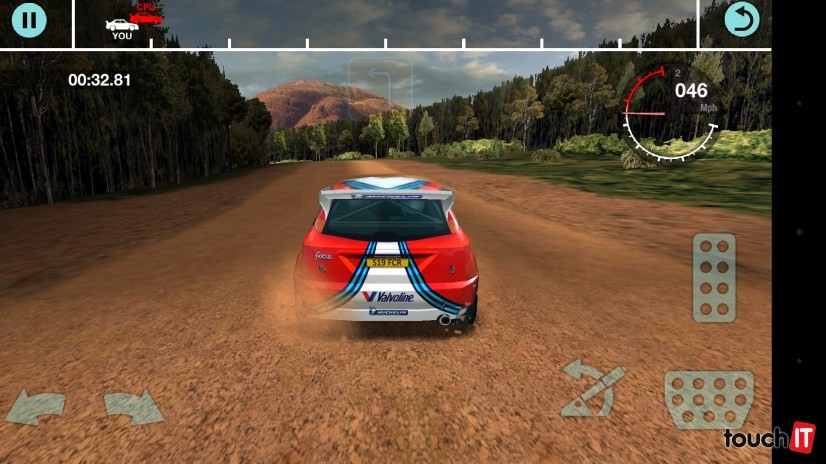Viewport: 826px width, 464px height.
Task: Steer left with the left arrow
Action: [36, 407]
